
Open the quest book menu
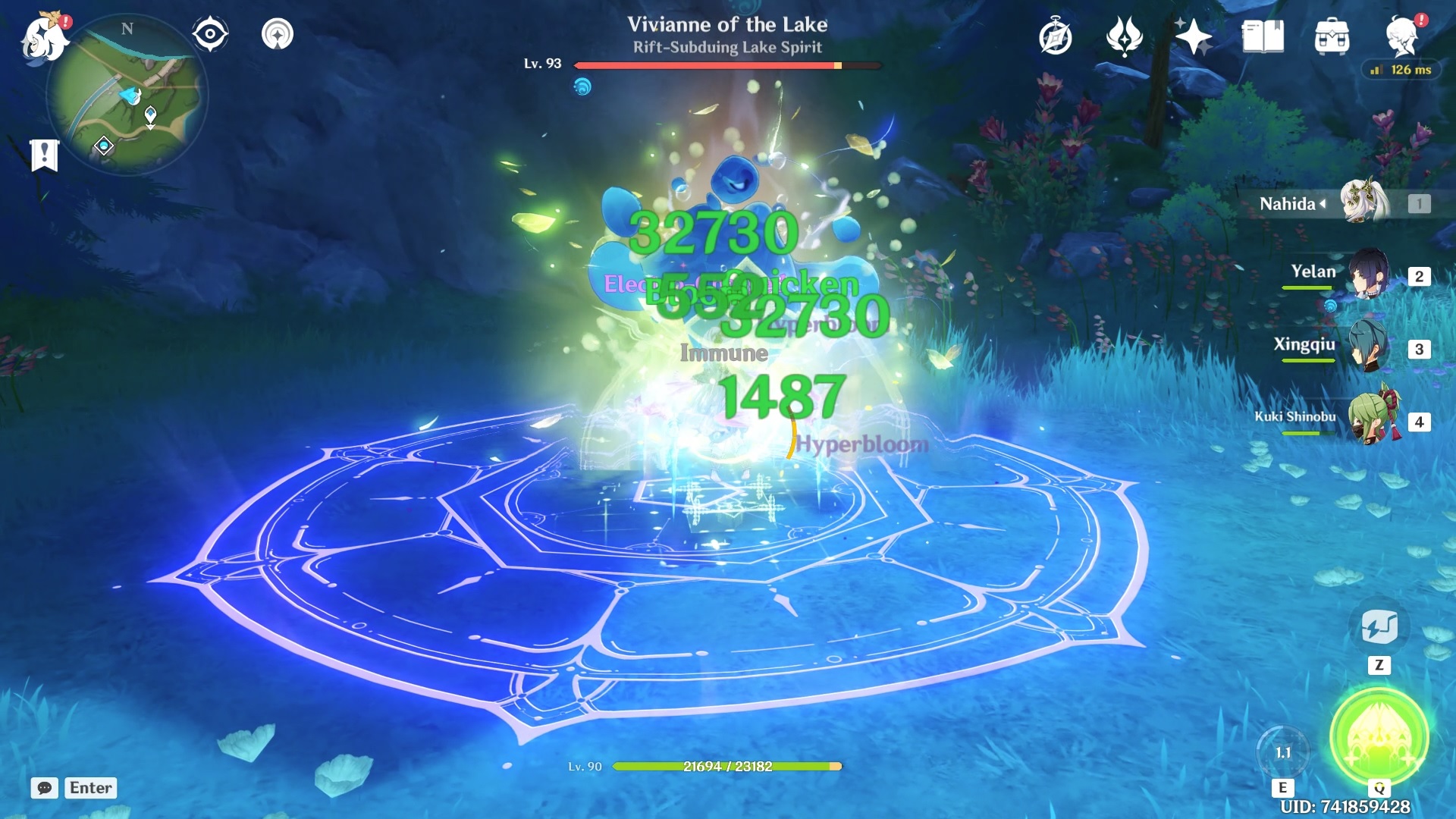1054,34
